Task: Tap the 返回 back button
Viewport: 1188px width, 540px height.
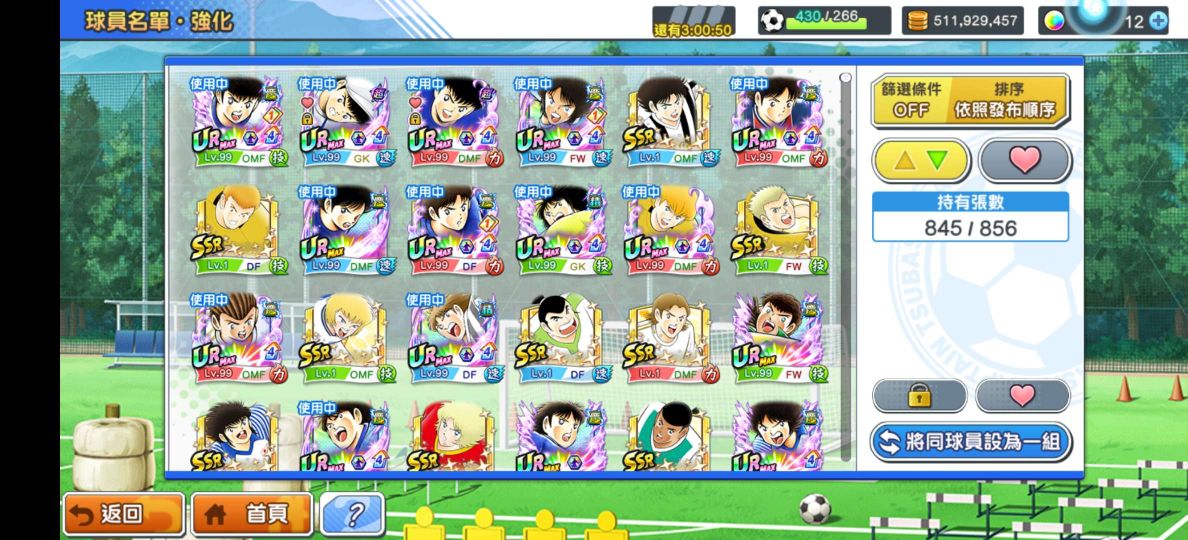Action: point(123,514)
